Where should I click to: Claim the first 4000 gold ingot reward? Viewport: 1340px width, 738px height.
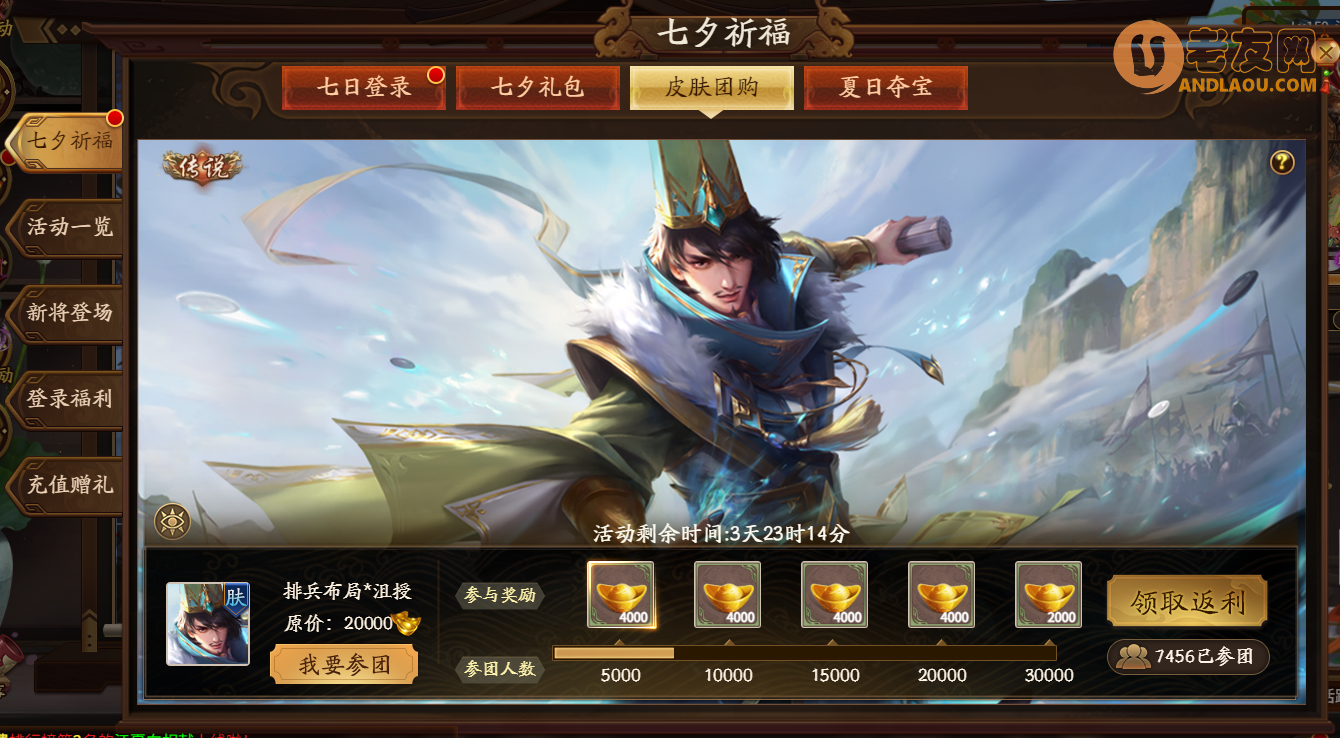pos(620,595)
